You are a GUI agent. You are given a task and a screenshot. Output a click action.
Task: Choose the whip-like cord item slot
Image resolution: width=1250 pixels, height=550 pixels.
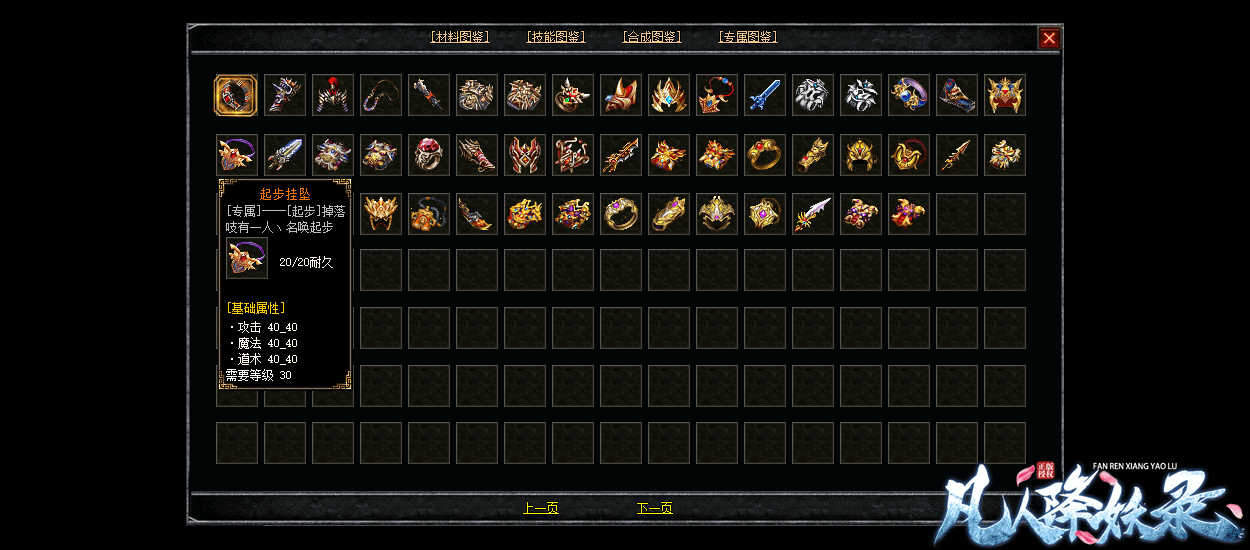(x=381, y=96)
